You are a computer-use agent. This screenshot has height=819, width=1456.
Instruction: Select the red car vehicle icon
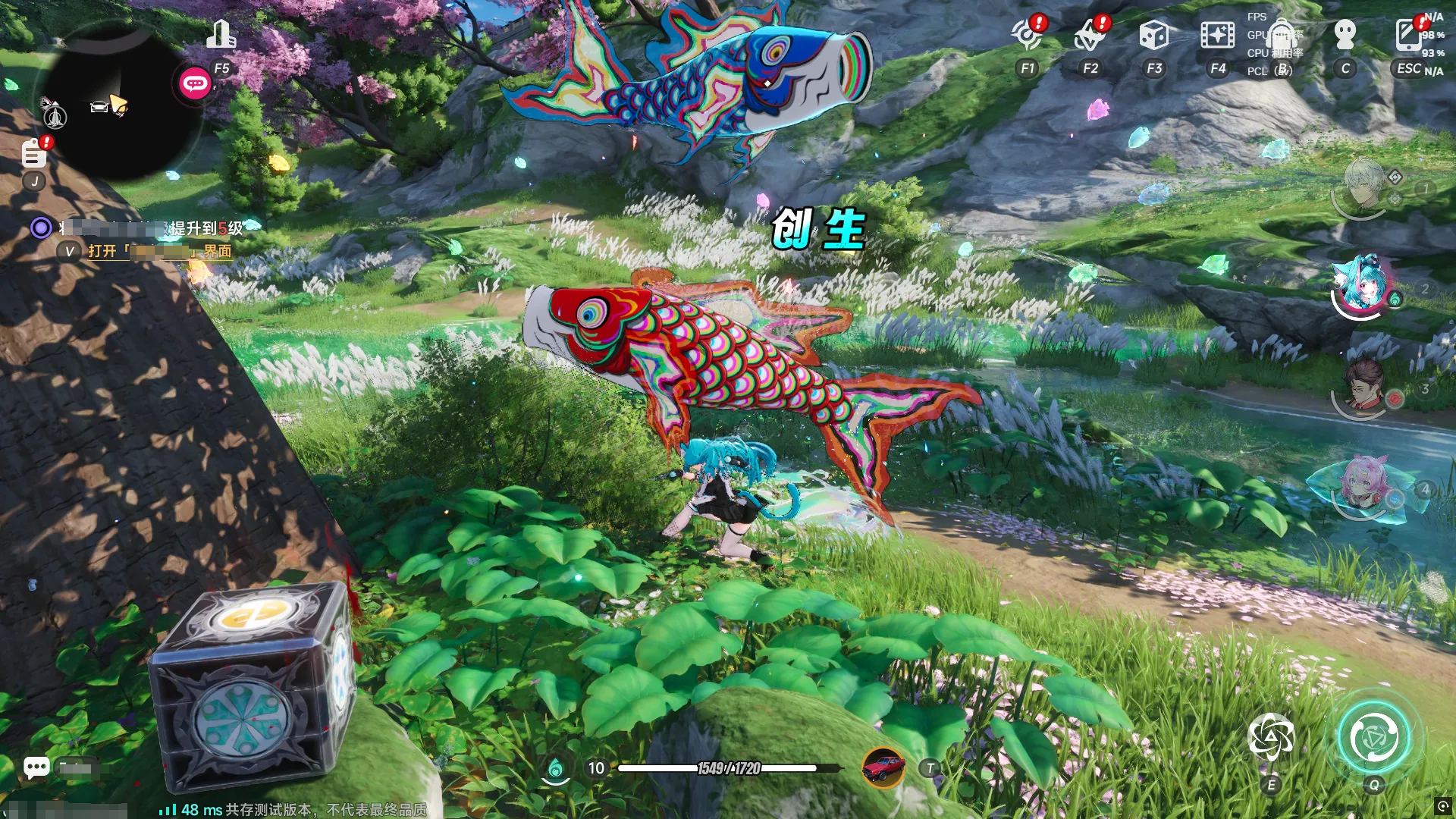pos(883,767)
